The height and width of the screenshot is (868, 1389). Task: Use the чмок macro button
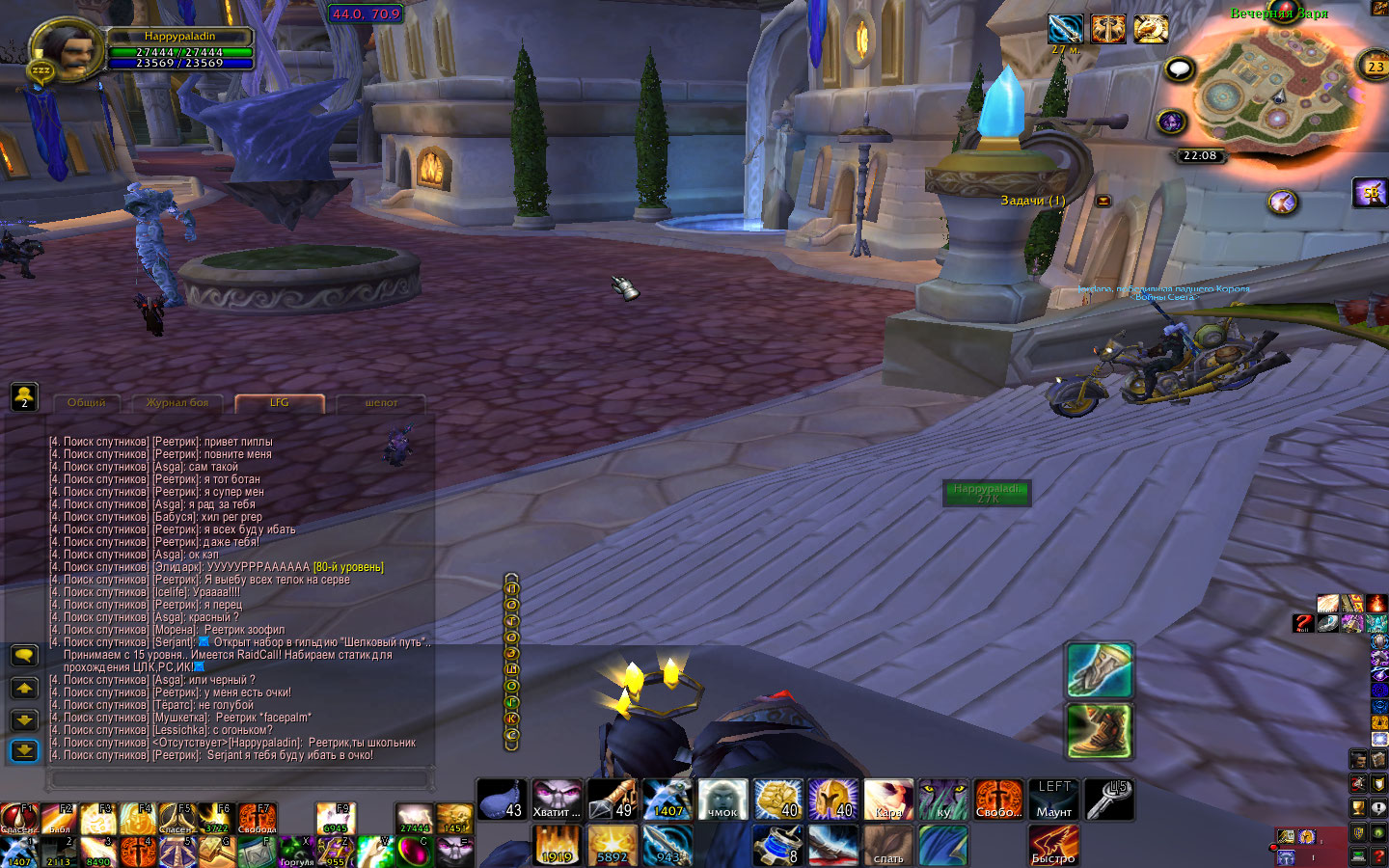pos(722,800)
